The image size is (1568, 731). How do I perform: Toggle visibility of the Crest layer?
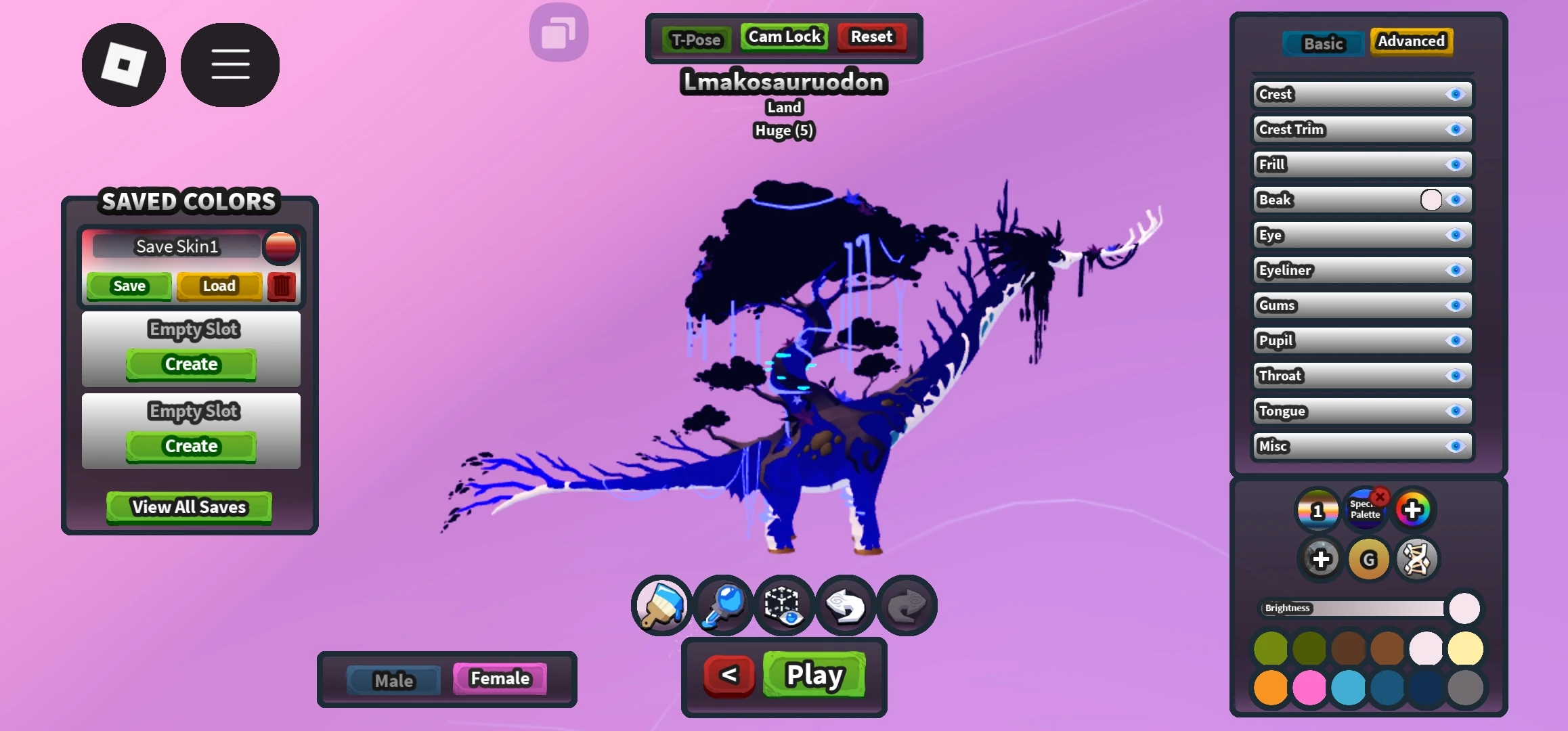(x=1456, y=95)
